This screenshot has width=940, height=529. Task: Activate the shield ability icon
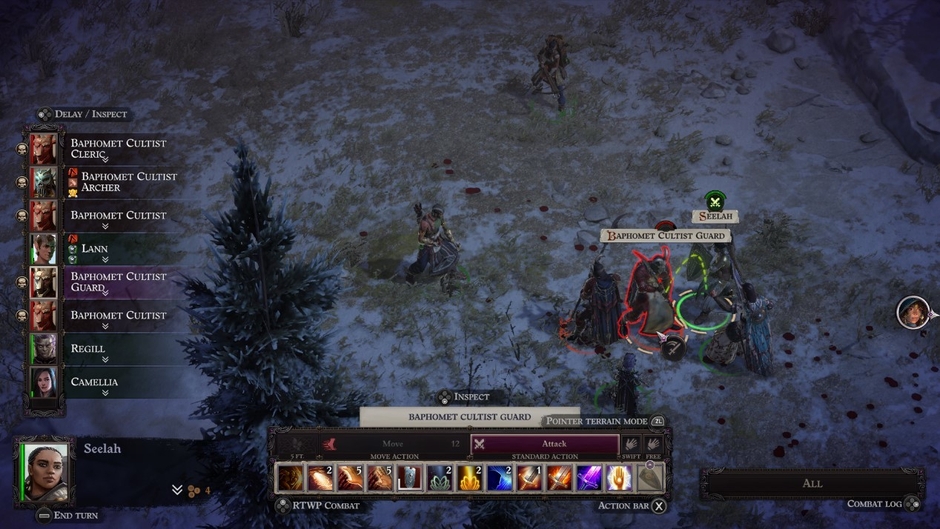click(x=409, y=478)
